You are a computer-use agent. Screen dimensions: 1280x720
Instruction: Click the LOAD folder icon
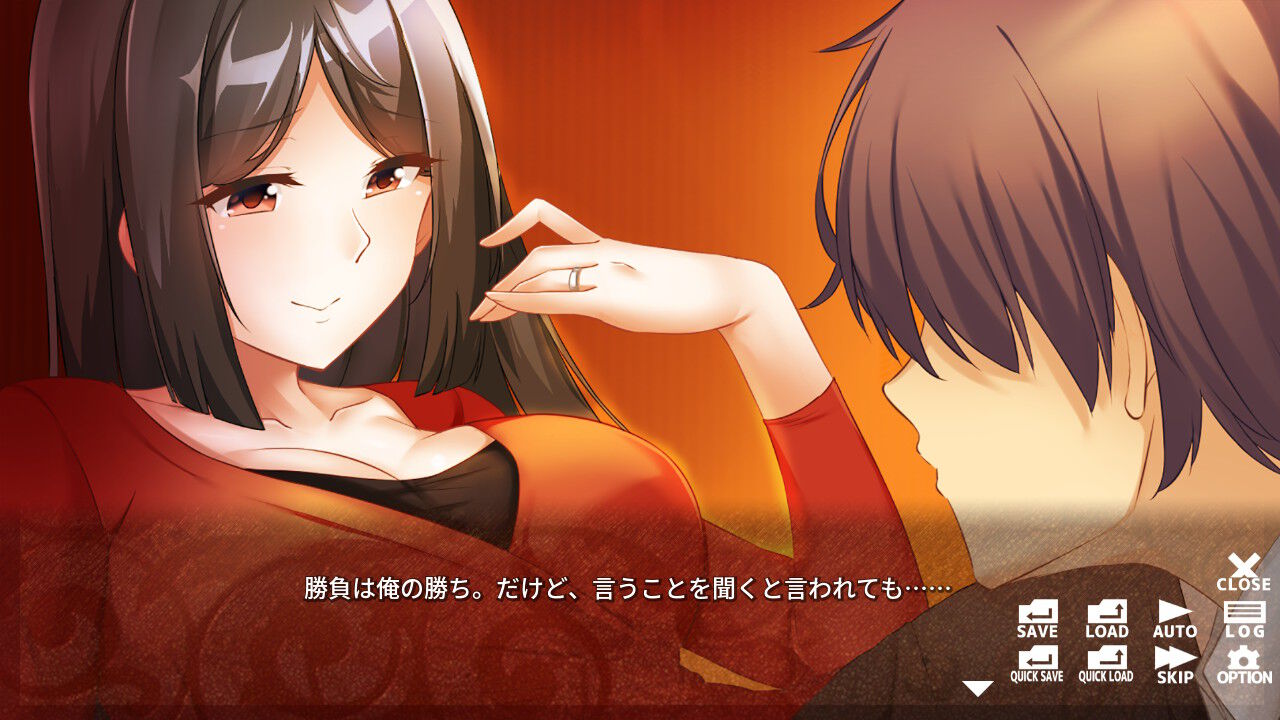click(x=1106, y=613)
